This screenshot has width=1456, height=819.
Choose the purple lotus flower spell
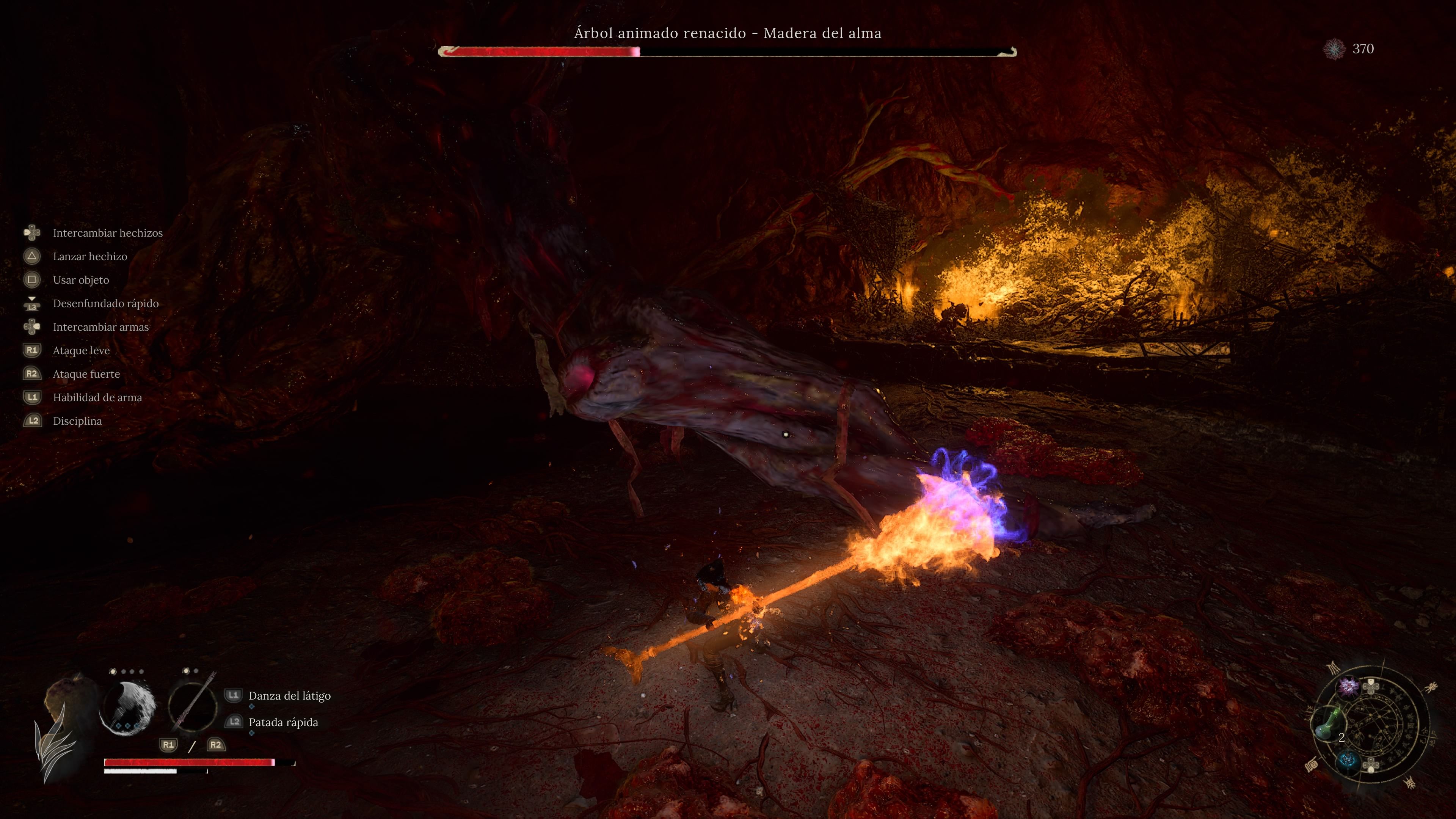pos(1349,686)
